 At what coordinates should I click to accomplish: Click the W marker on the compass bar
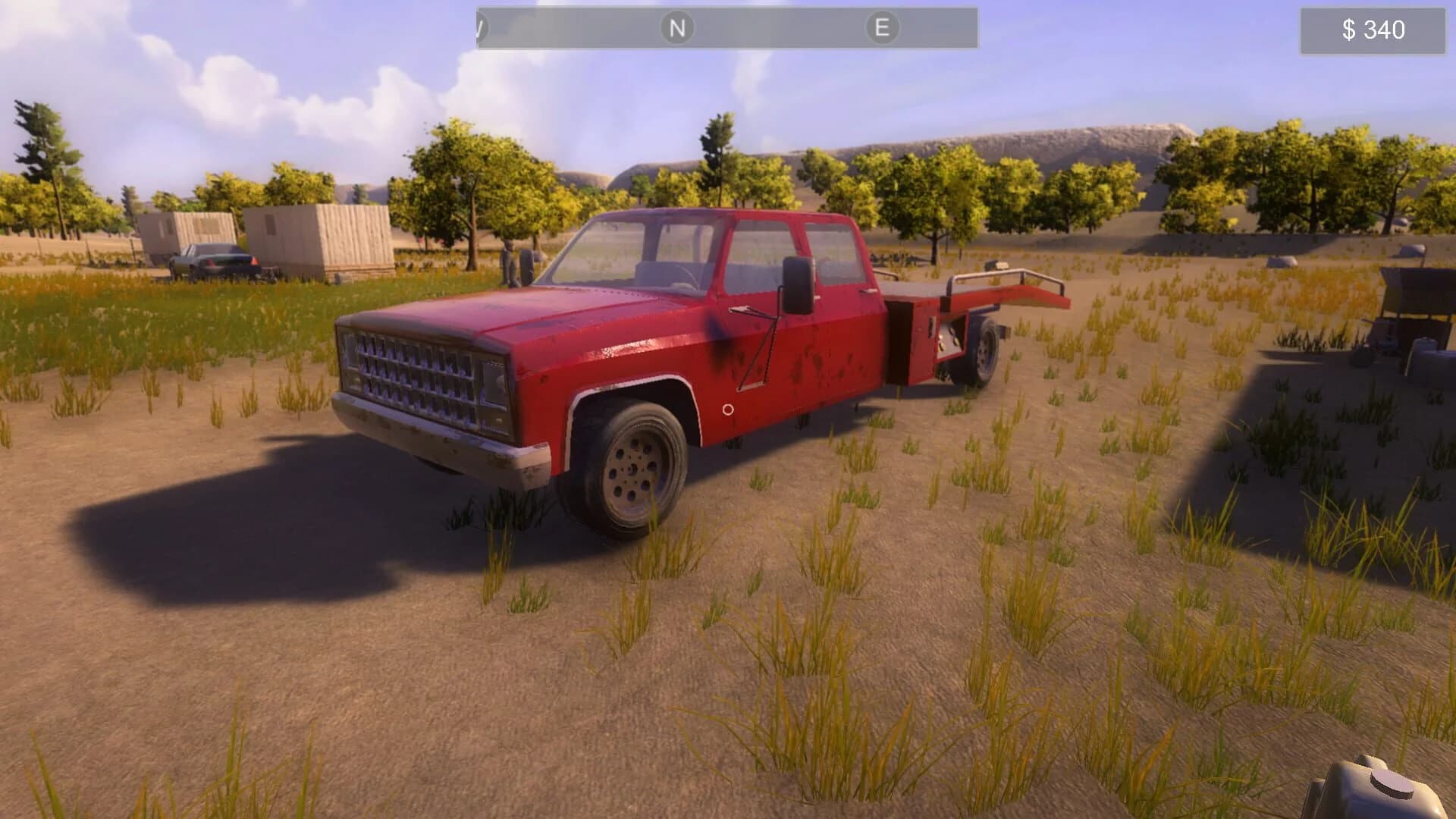tap(479, 27)
